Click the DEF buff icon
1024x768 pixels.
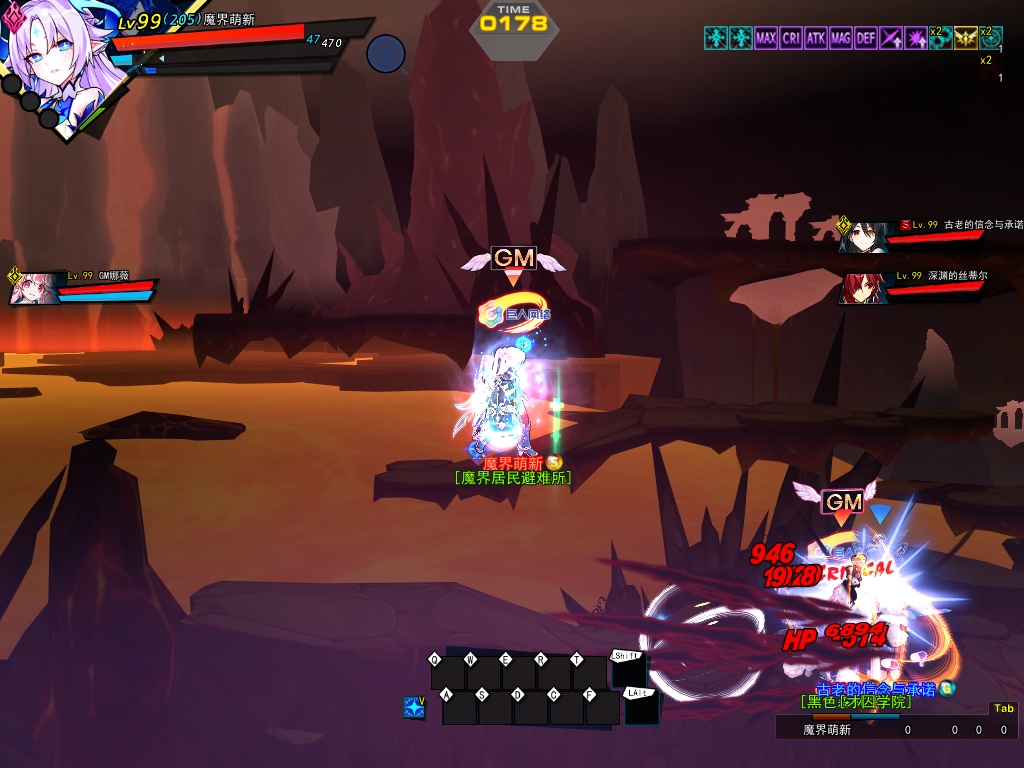coord(866,38)
